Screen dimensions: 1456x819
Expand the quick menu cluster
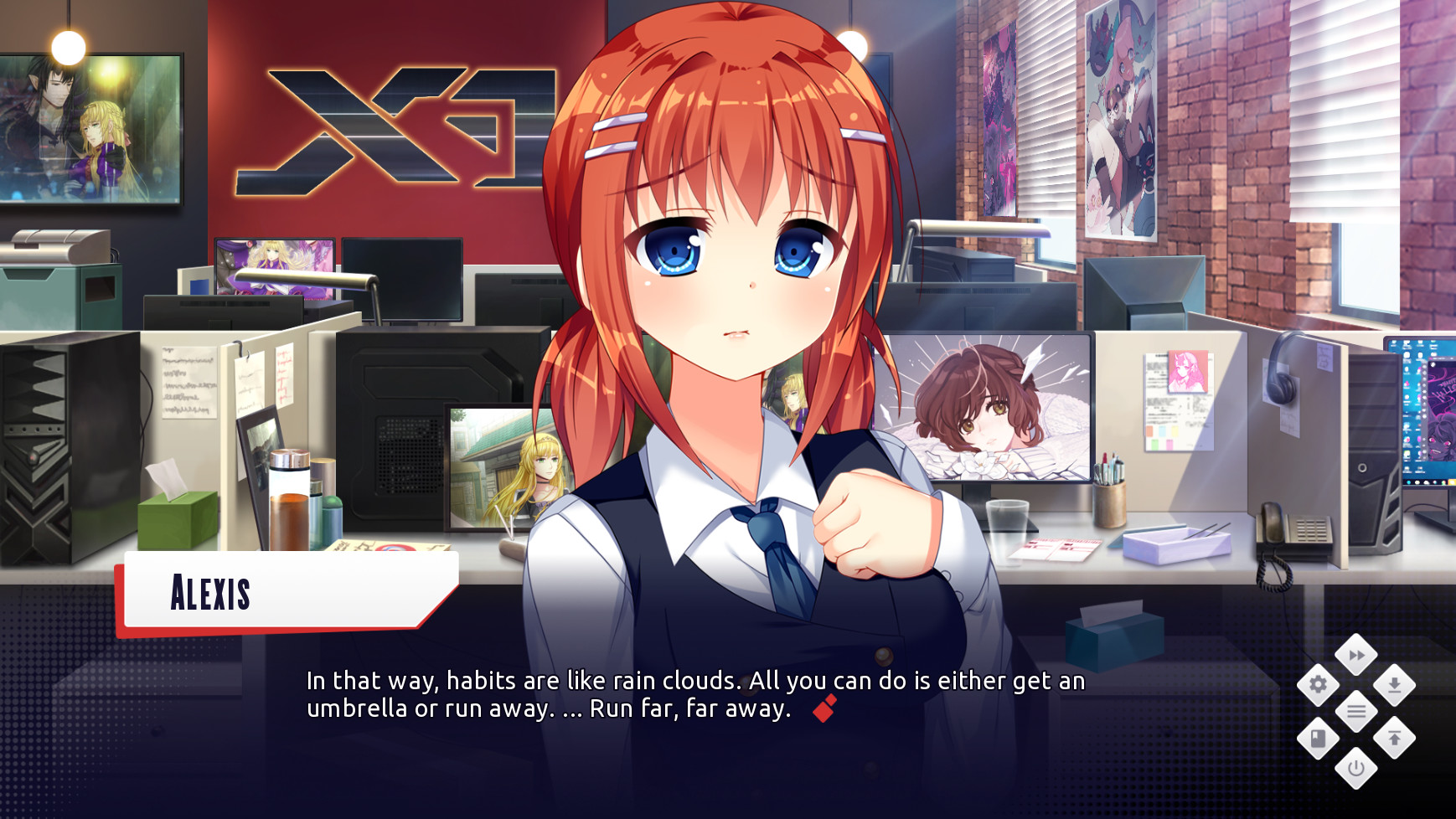[x=1358, y=713]
